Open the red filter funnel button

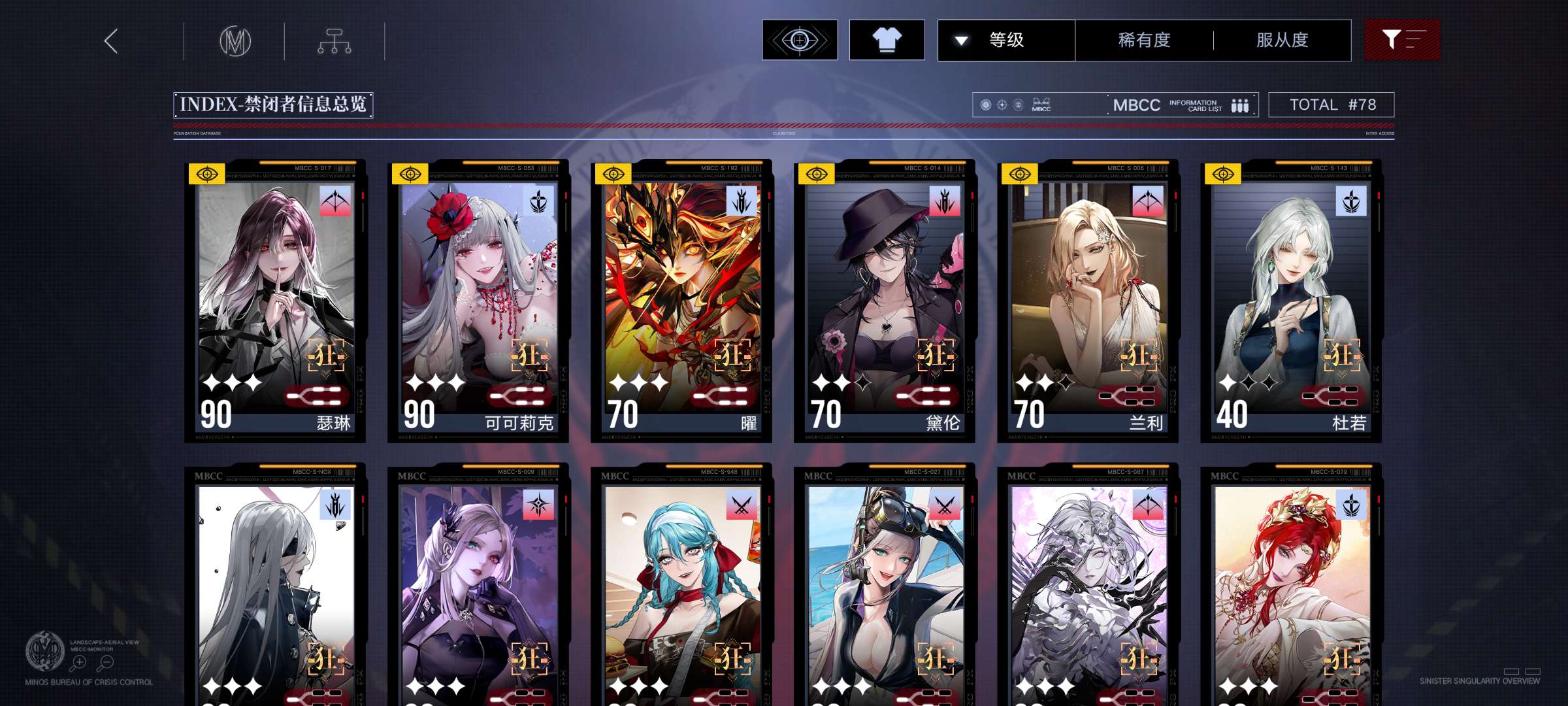[1402, 41]
